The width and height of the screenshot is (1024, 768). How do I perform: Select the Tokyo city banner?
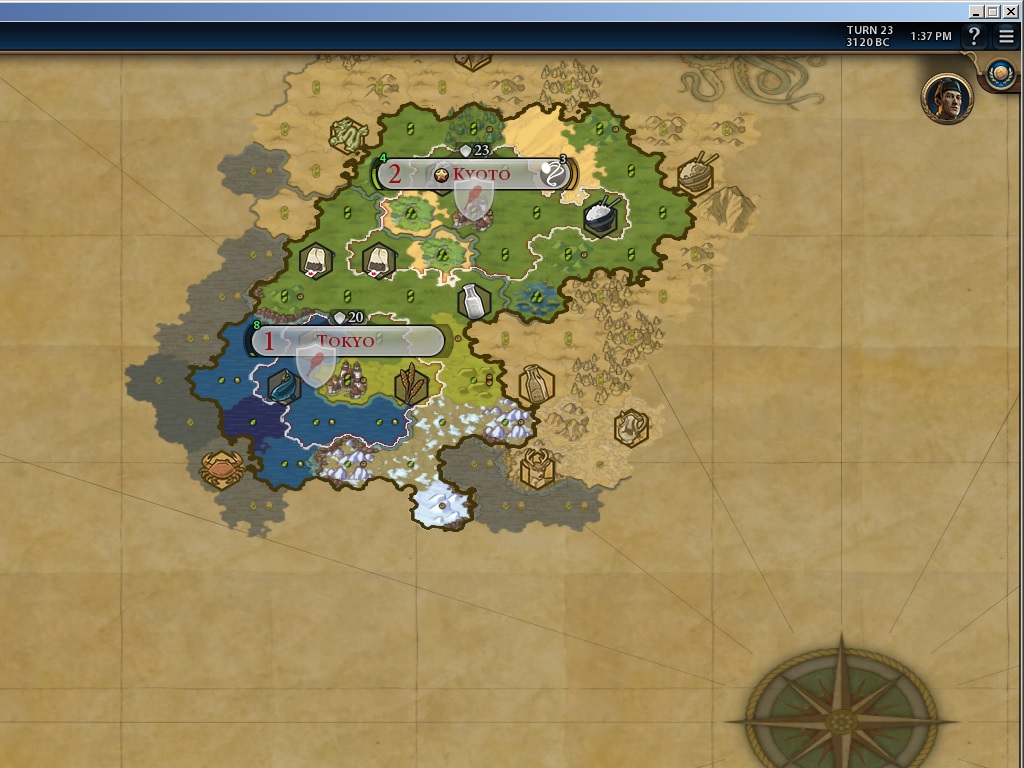pos(346,341)
